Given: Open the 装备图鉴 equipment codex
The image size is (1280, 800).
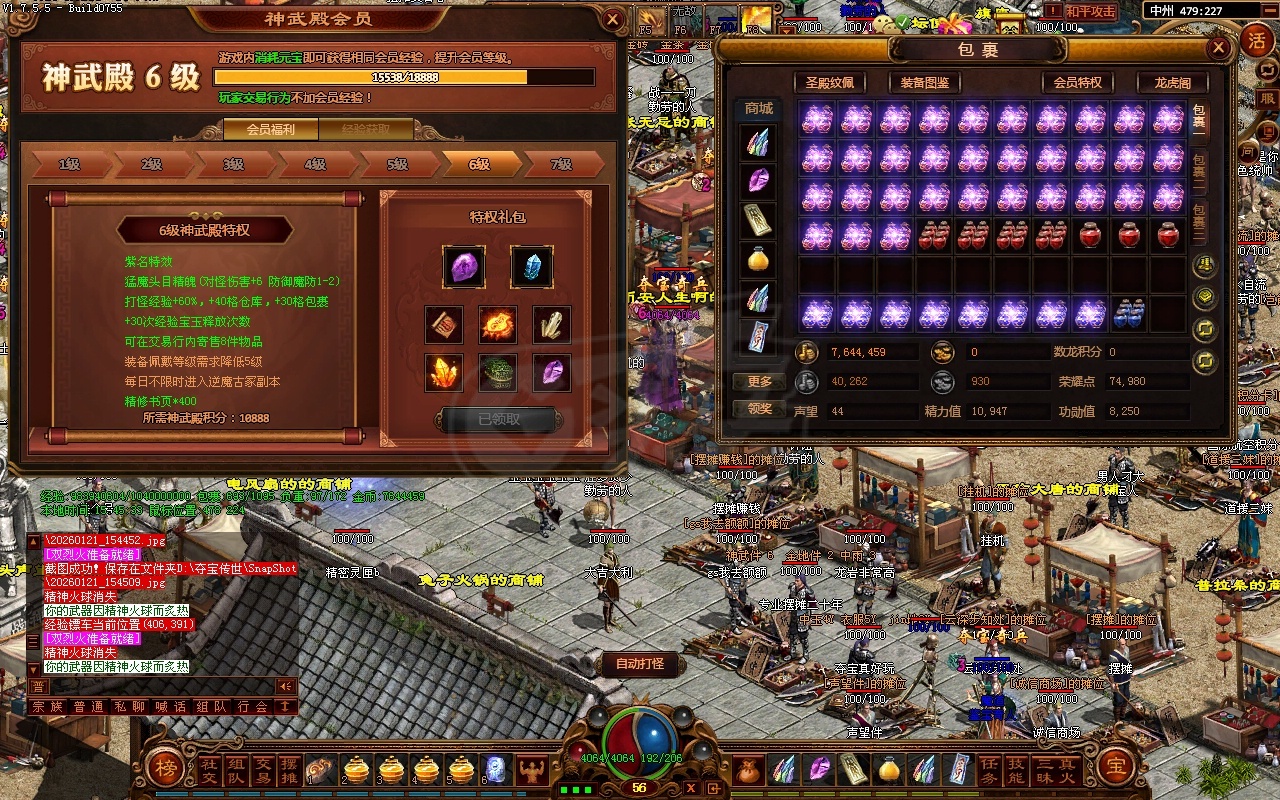Looking at the screenshot, I should [x=924, y=83].
